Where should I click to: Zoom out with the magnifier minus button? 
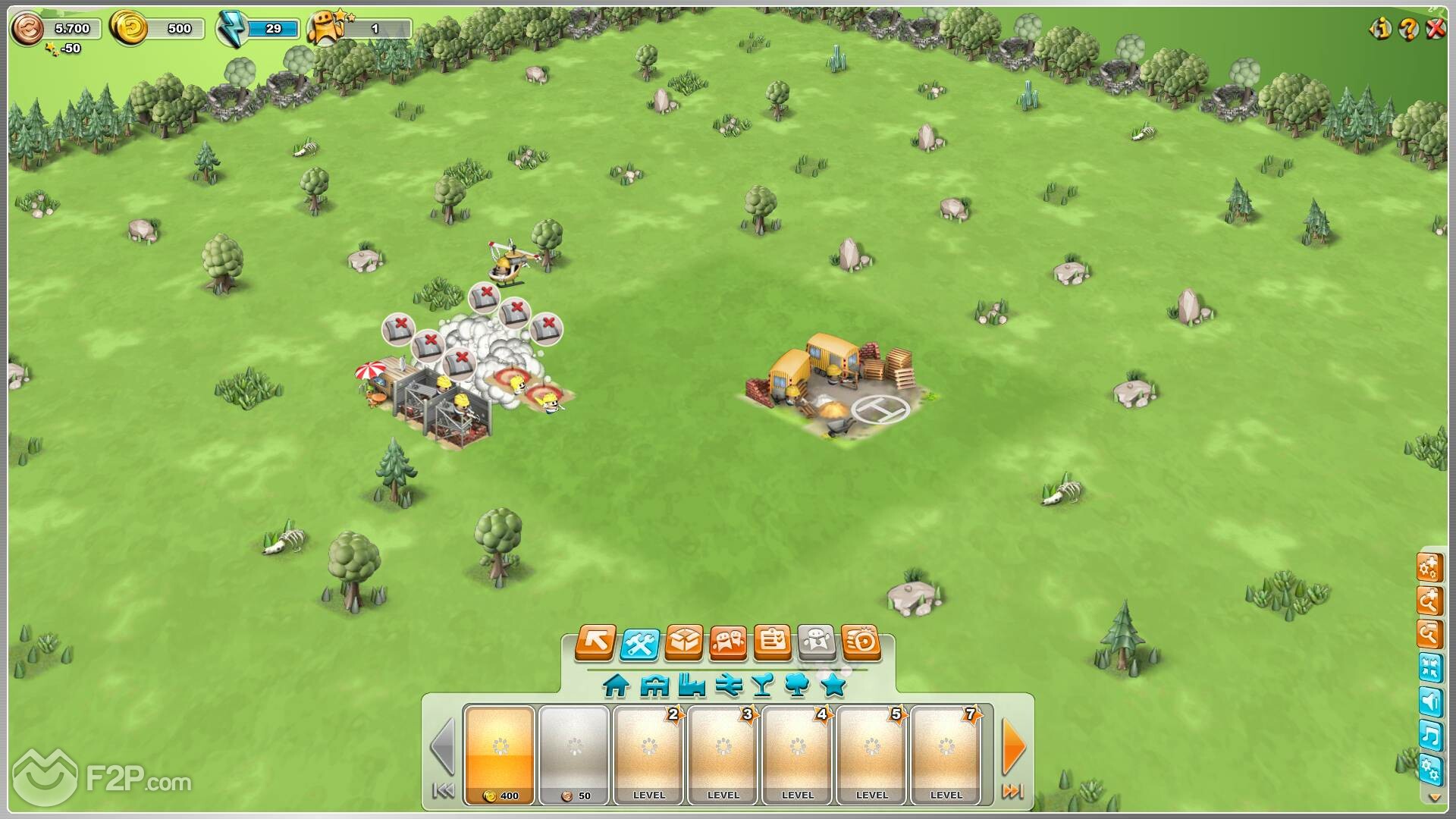pyautogui.click(x=1429, y=634)
